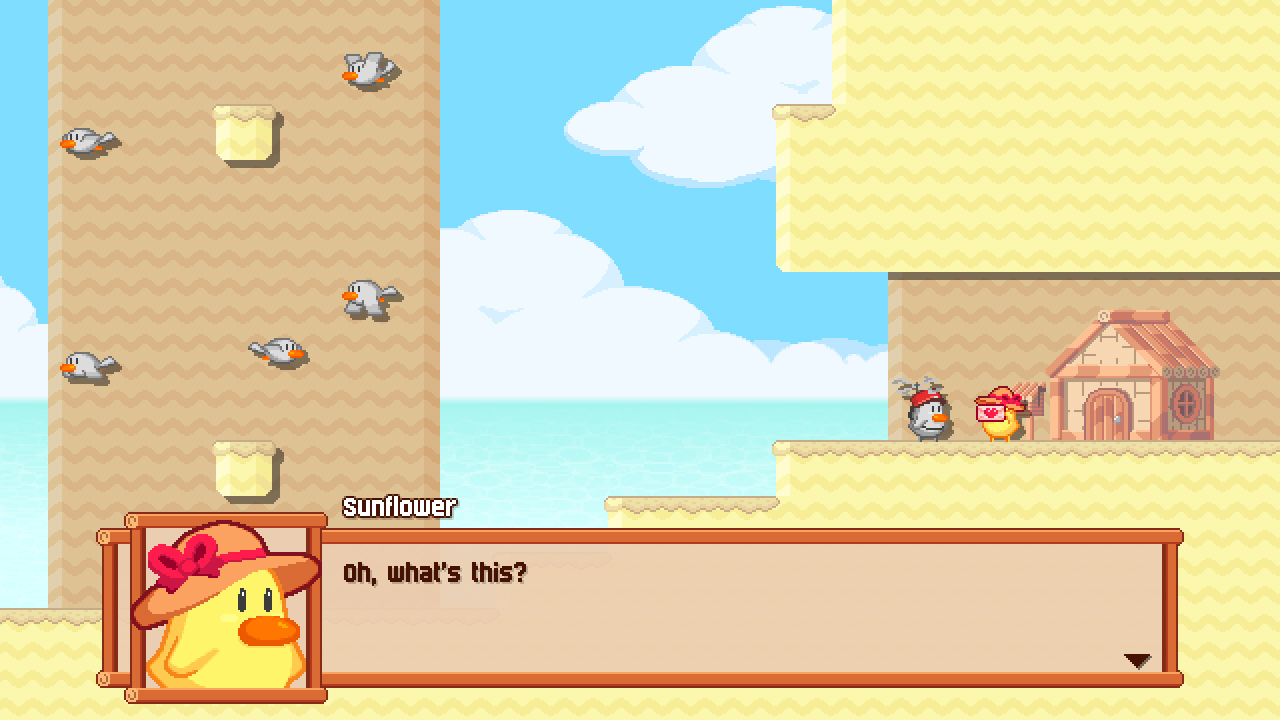Click the round oval window on the house

(x=1187, y=404)
